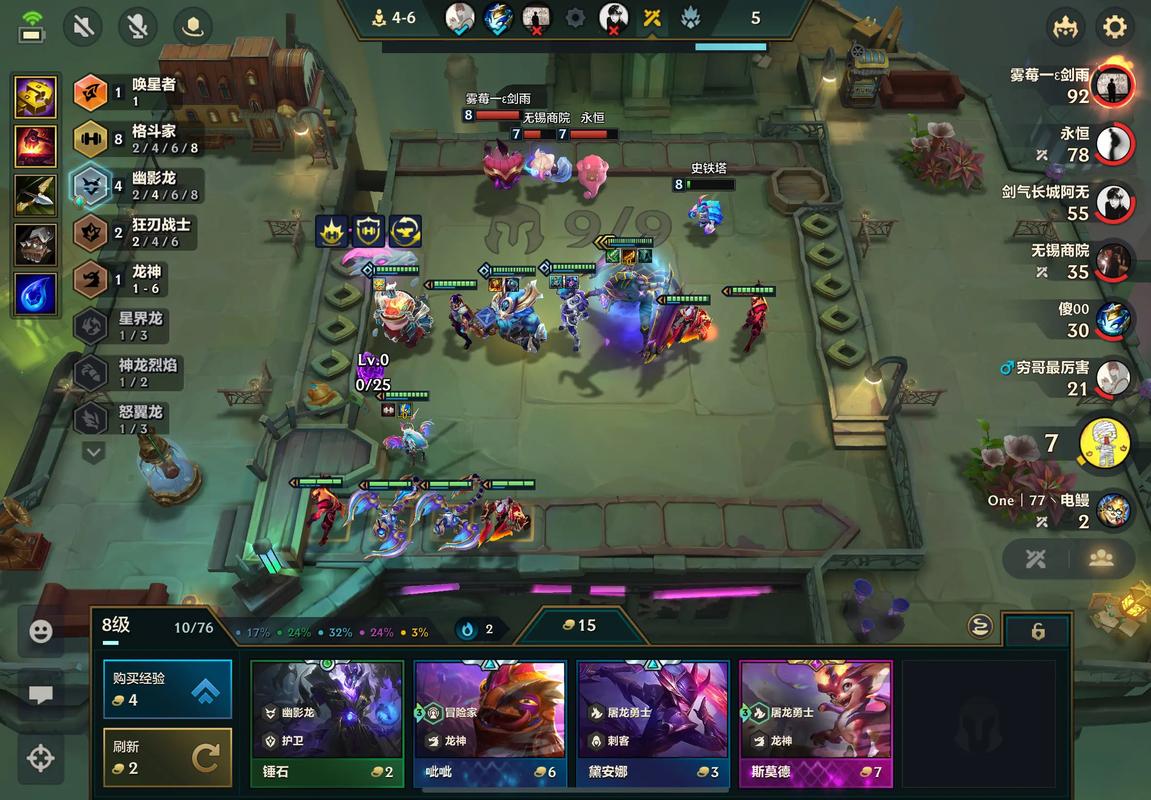This screenshot has height=800, width=1151.
Task: Select the blue water droplet item
Action: (35, 294)
